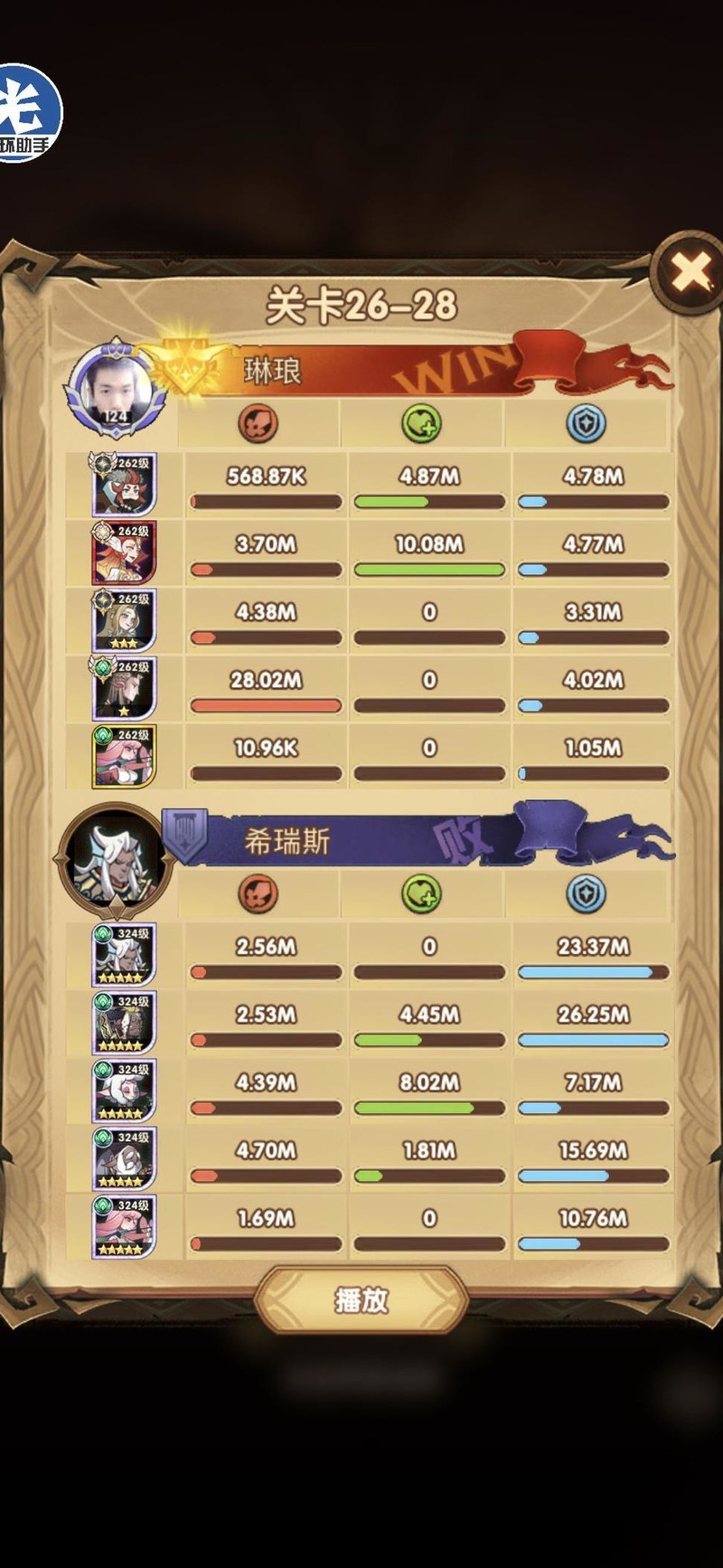723x1568 pixels.
Task: Select the enemy hero with 26.25M tanked
Action: [124, 1023]
